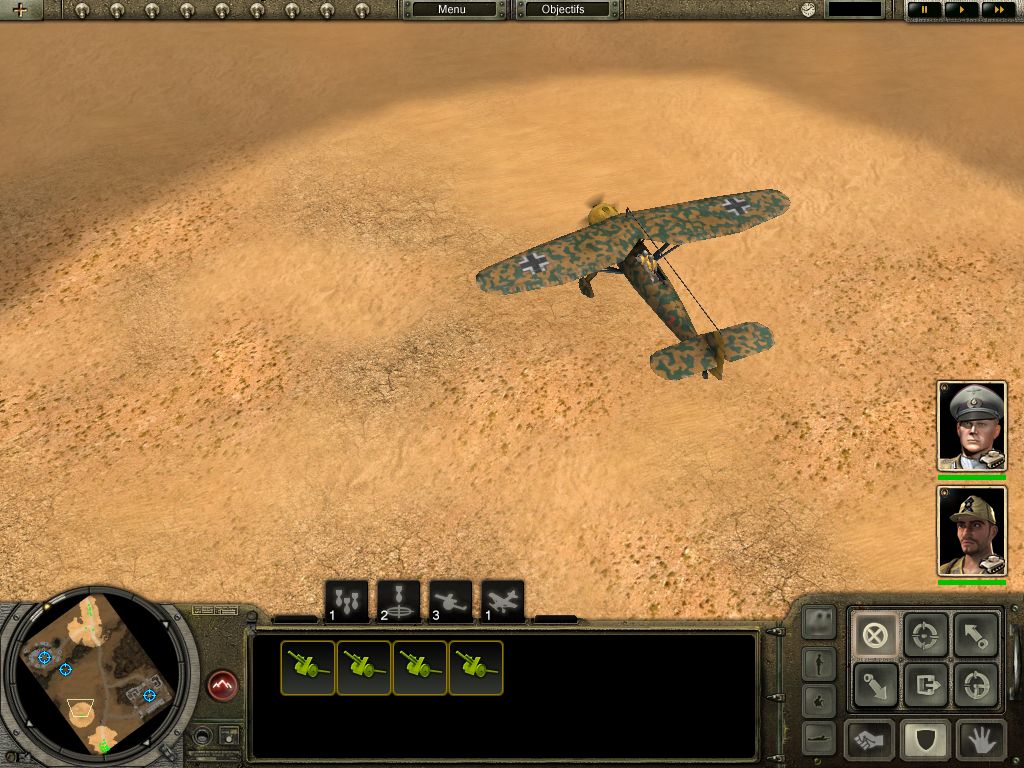
Task: Click the exit arrow command button
Action: click(x=925, y=686)
